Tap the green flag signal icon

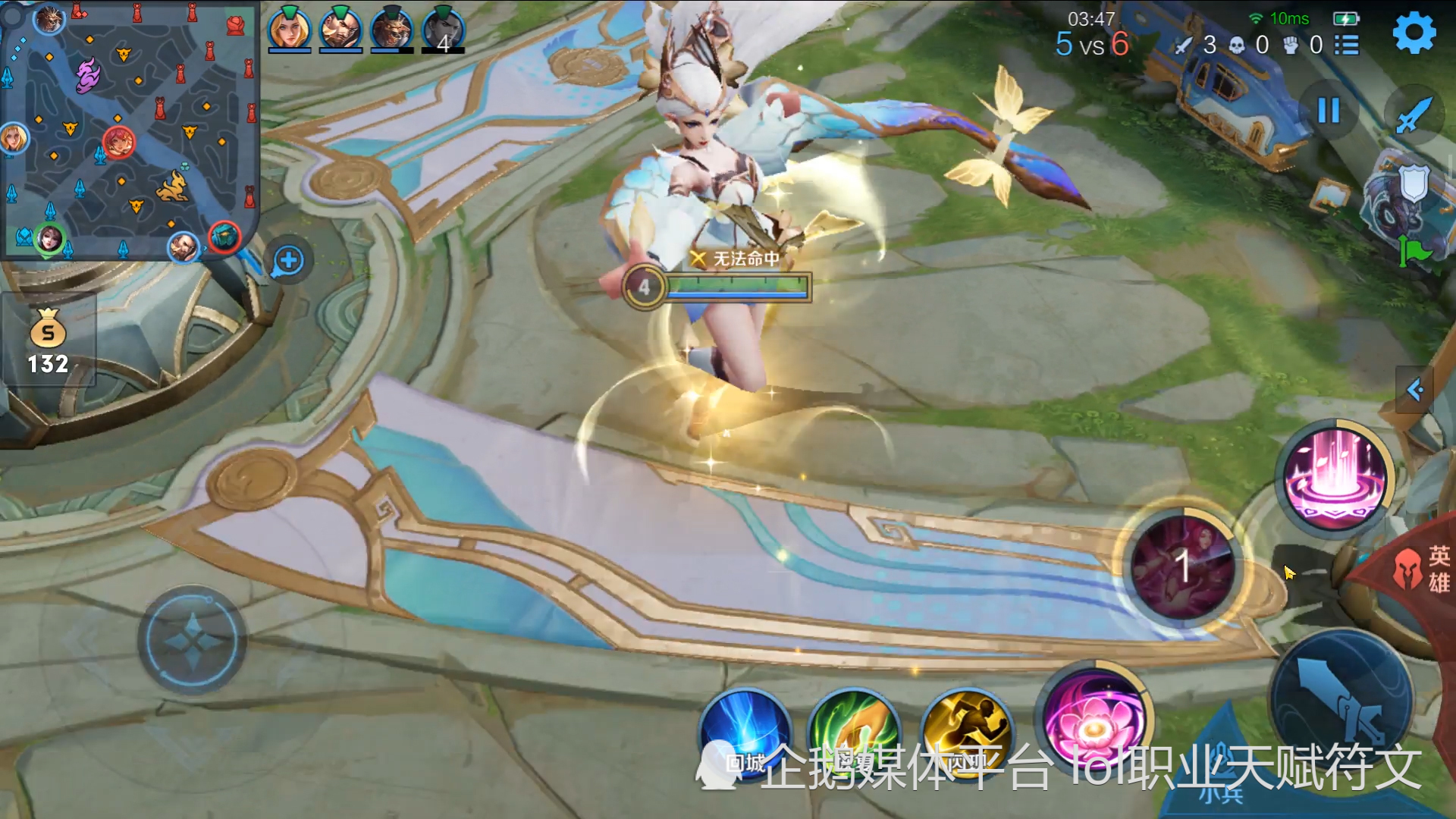click(1414, 251)
